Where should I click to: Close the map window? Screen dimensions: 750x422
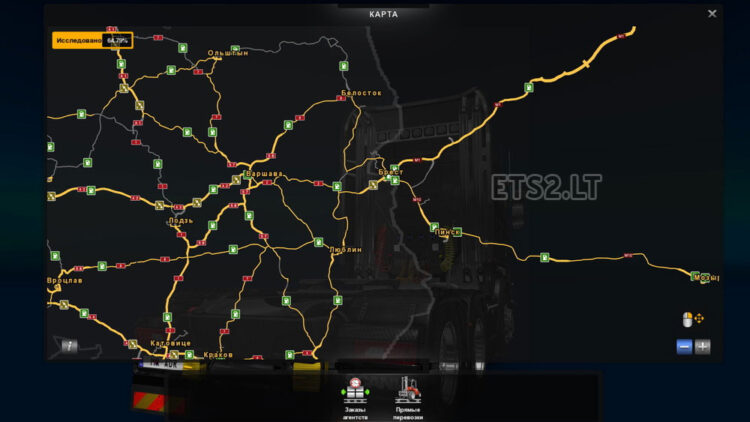tap(712, 14)
